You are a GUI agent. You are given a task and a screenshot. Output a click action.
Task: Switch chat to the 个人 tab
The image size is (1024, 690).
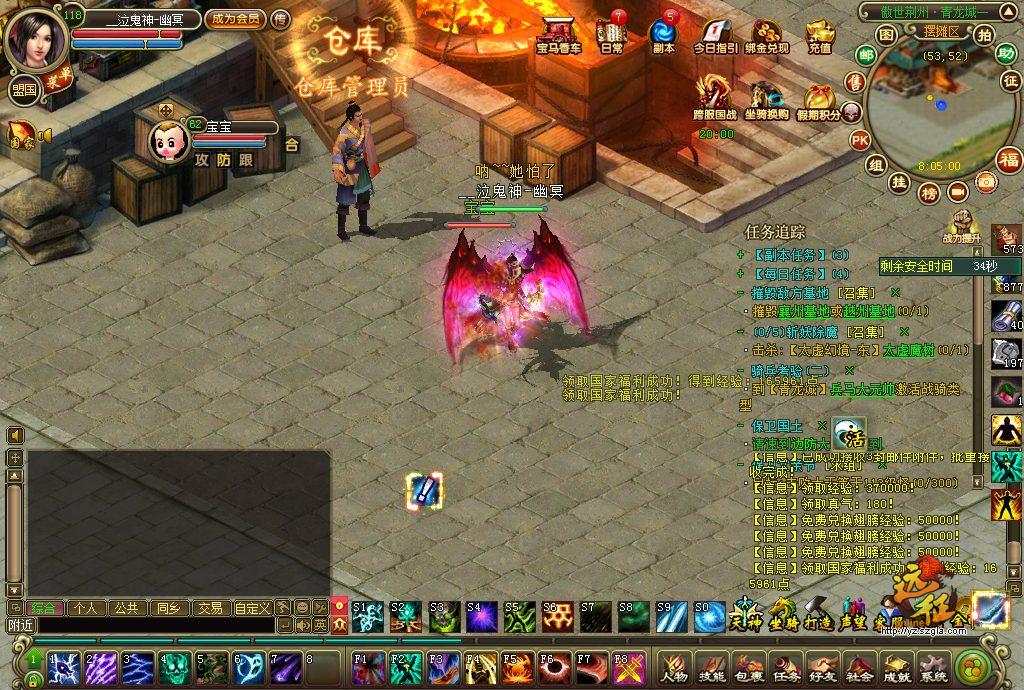[86, 608]
